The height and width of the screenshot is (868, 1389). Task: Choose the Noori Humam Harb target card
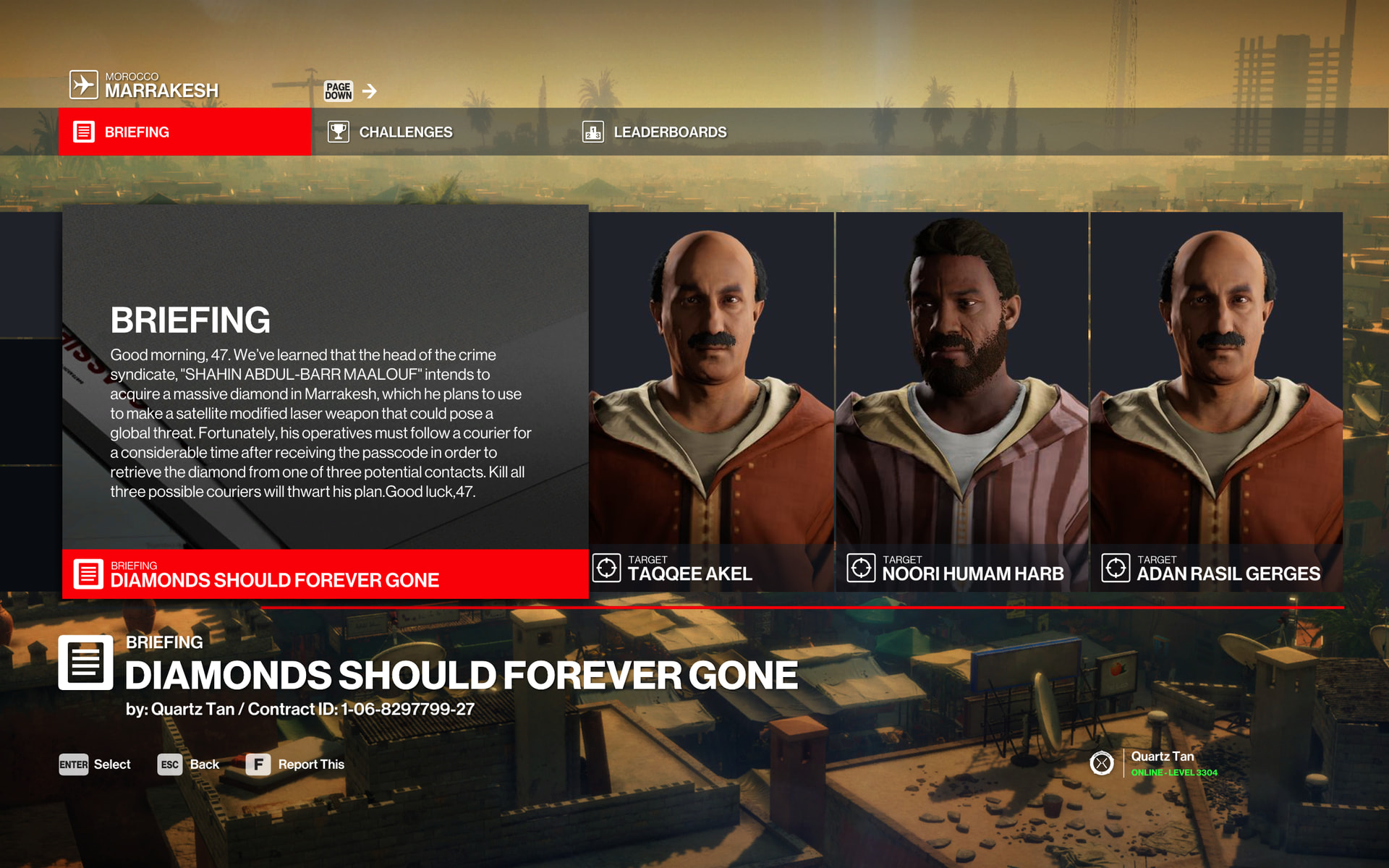pos(962,401)
